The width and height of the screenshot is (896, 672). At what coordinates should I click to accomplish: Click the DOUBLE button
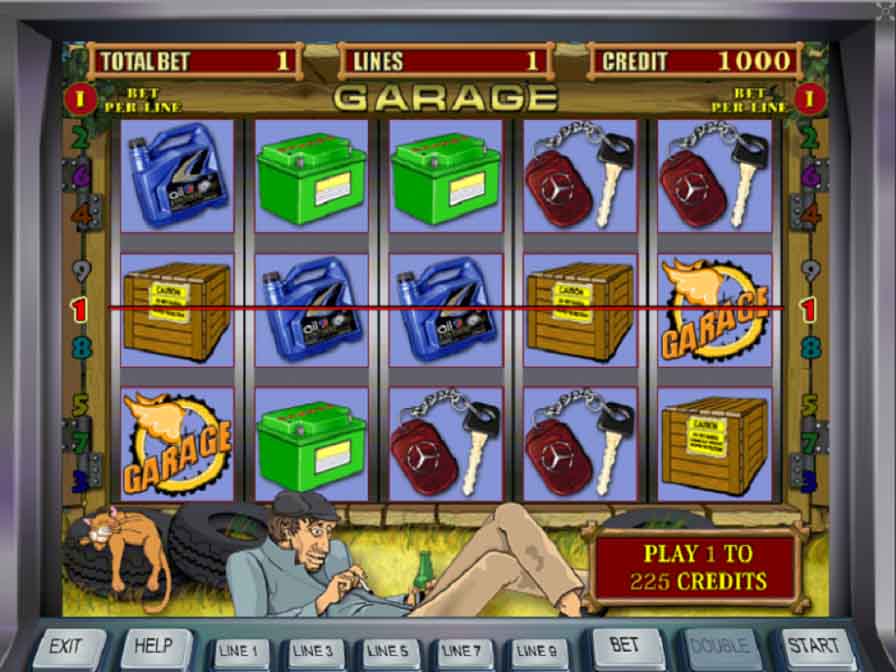pyautogui.click(x=716, y=648)
